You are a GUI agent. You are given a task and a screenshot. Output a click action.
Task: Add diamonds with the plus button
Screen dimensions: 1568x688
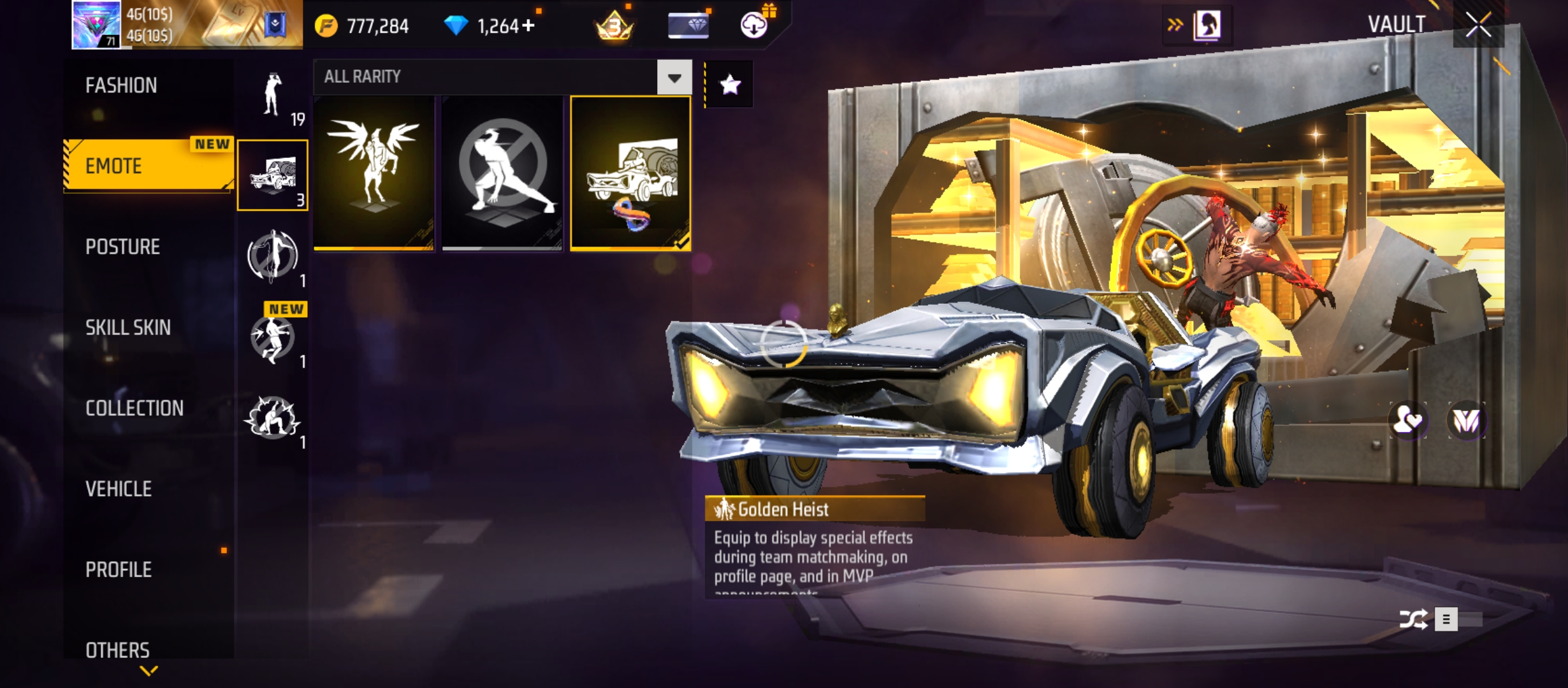click(x=528, y=26)
